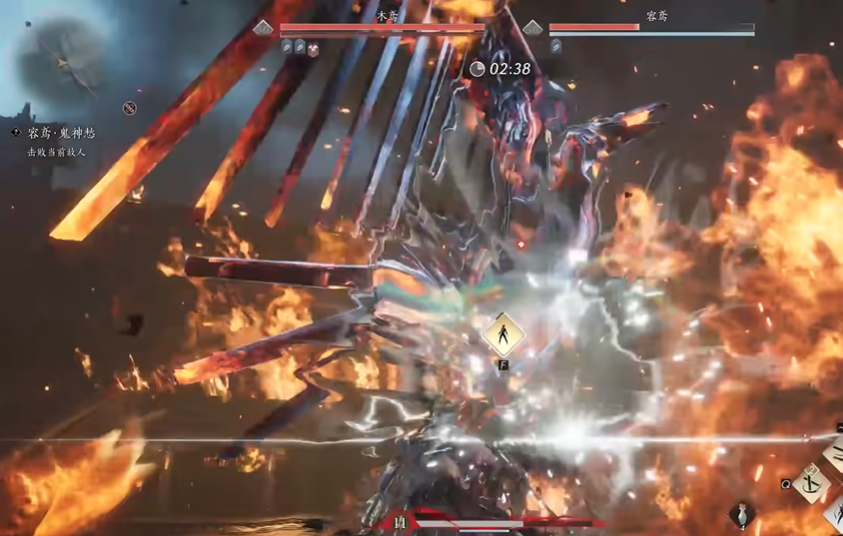
Task: Use the white vase healing item
Action: click(741, 514)
